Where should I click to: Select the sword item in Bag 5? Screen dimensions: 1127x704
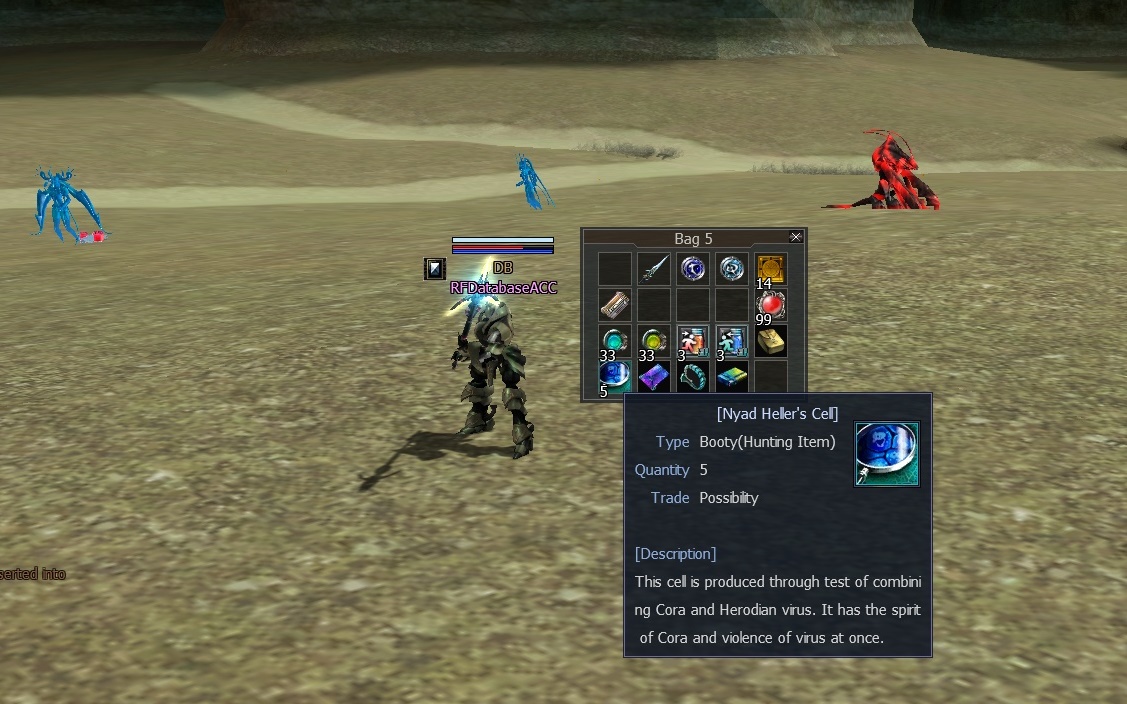coord(654,268)
